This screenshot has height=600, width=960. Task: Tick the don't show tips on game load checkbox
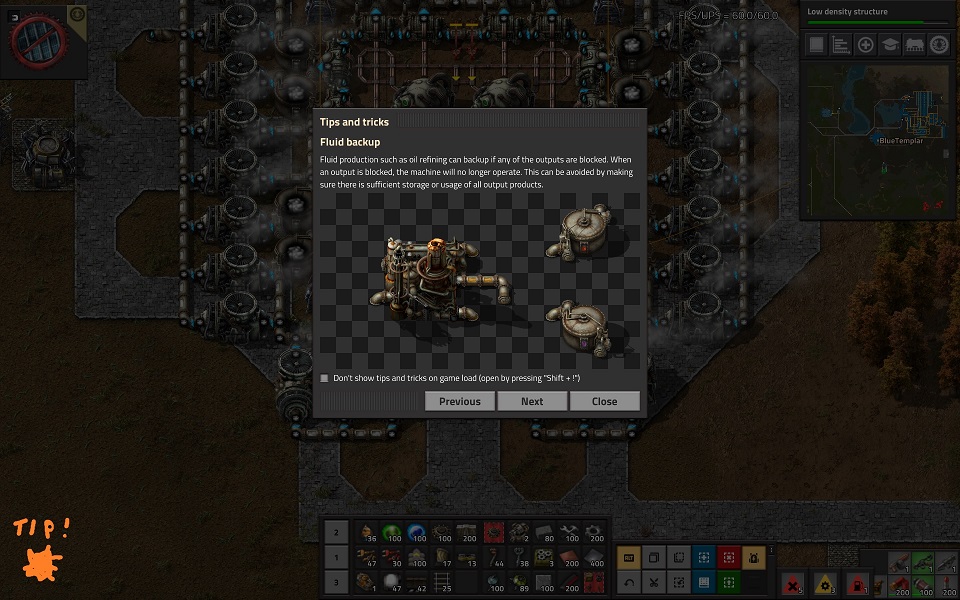tap(324, 378)
